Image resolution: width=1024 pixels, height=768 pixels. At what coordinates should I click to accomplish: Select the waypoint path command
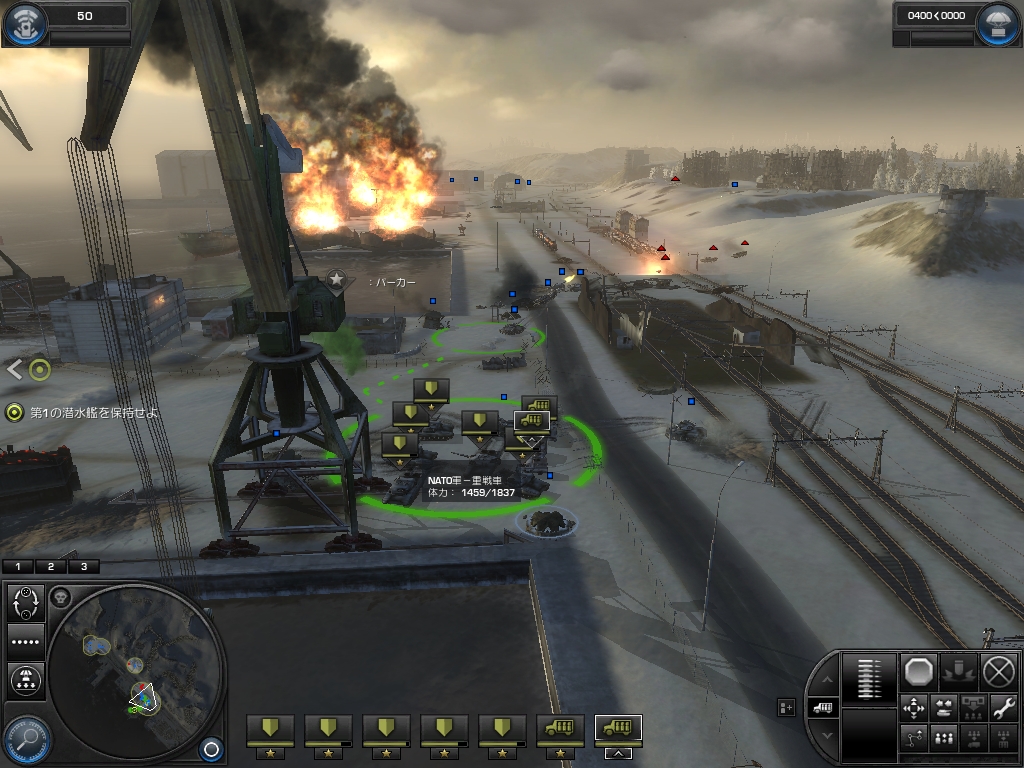click(915, 738)
